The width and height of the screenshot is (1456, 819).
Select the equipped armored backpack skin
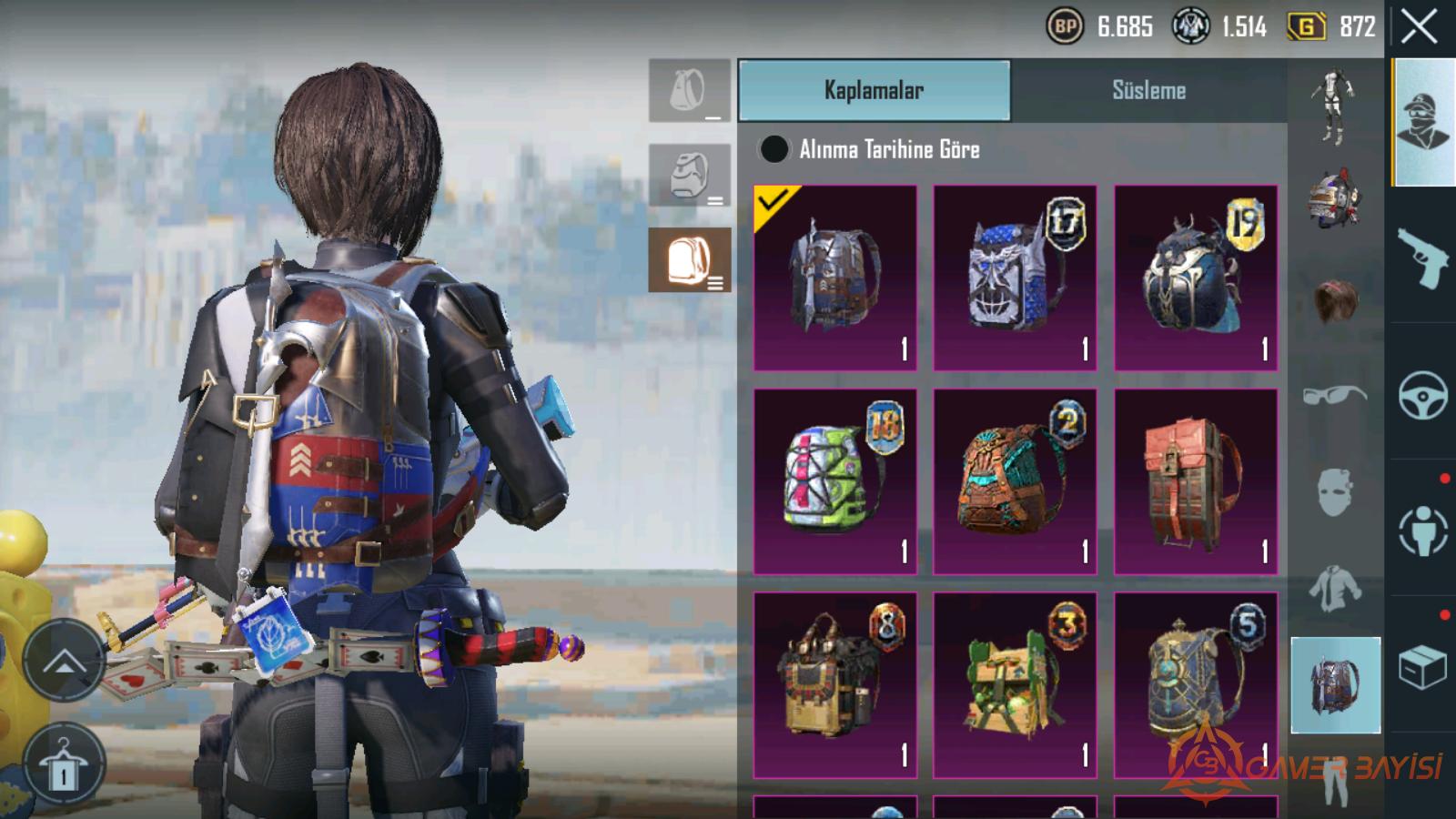[835, 278]
